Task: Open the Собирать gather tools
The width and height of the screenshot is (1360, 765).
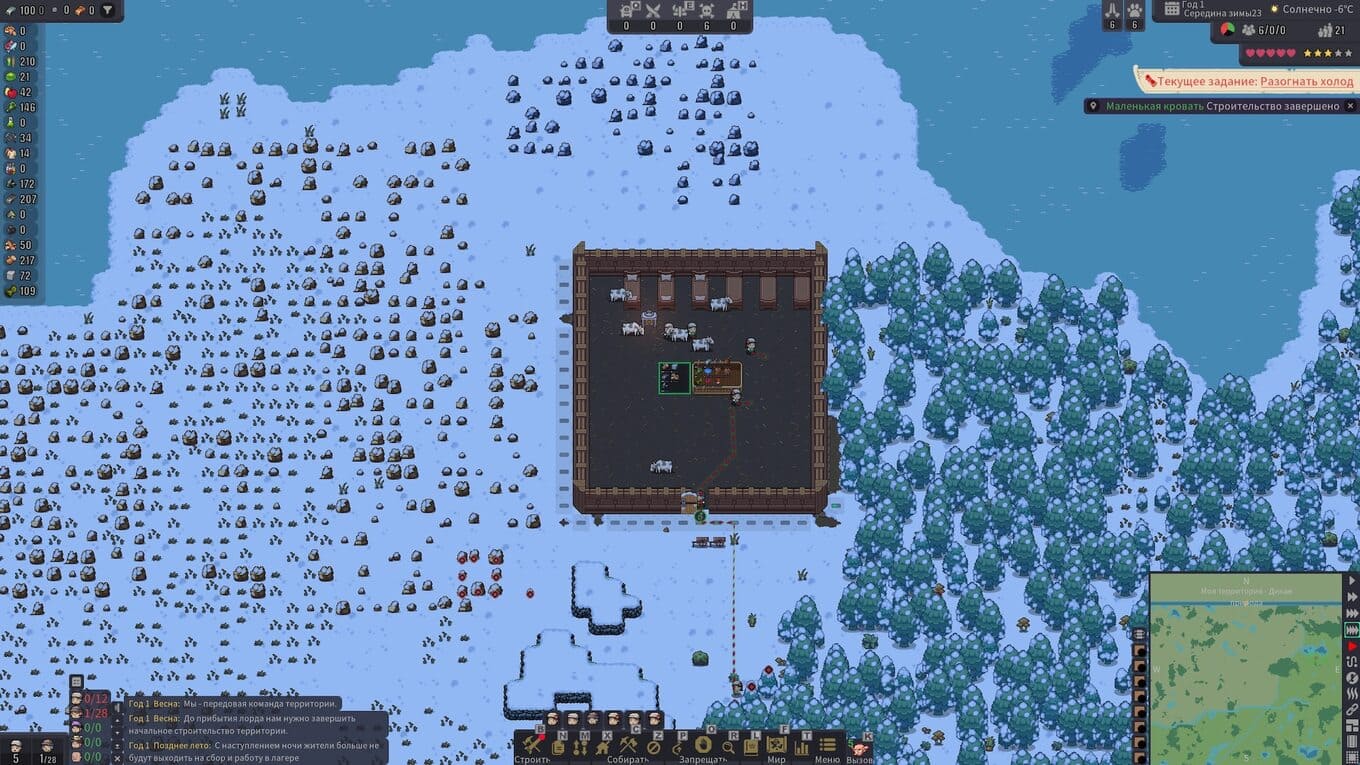Action: (628, 746)
